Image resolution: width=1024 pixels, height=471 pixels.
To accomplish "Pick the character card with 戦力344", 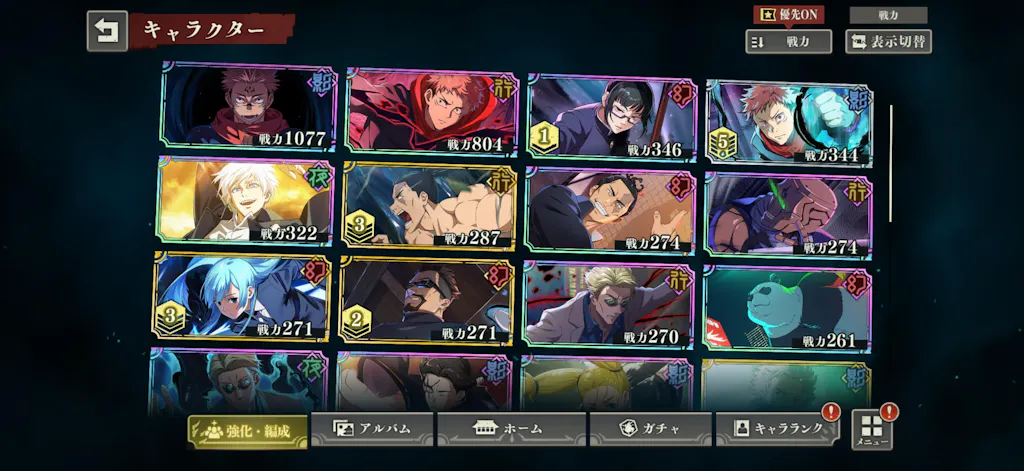I will tap(789, 122).
